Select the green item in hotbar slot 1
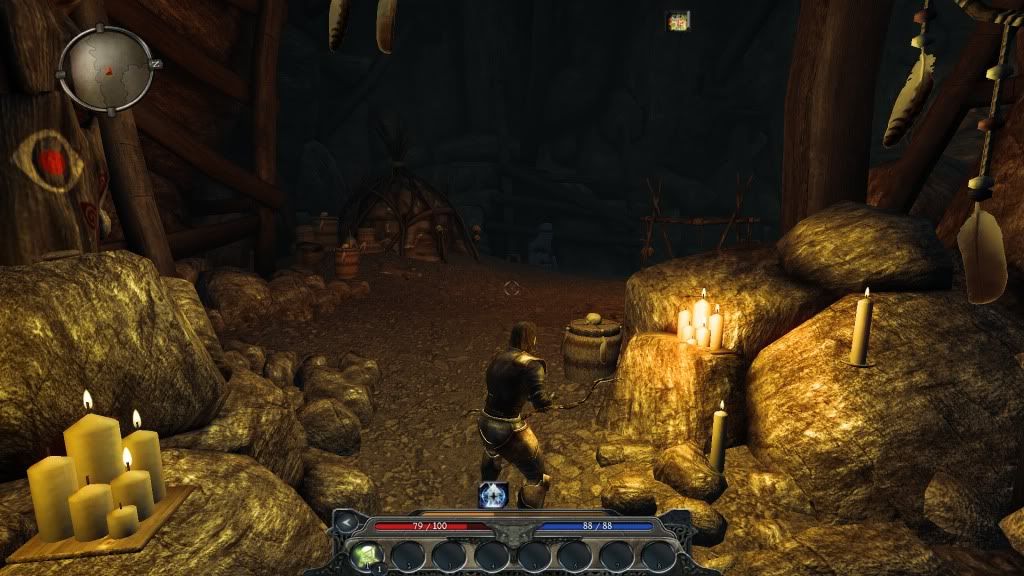1024x576 pixels. click(364, 555)
